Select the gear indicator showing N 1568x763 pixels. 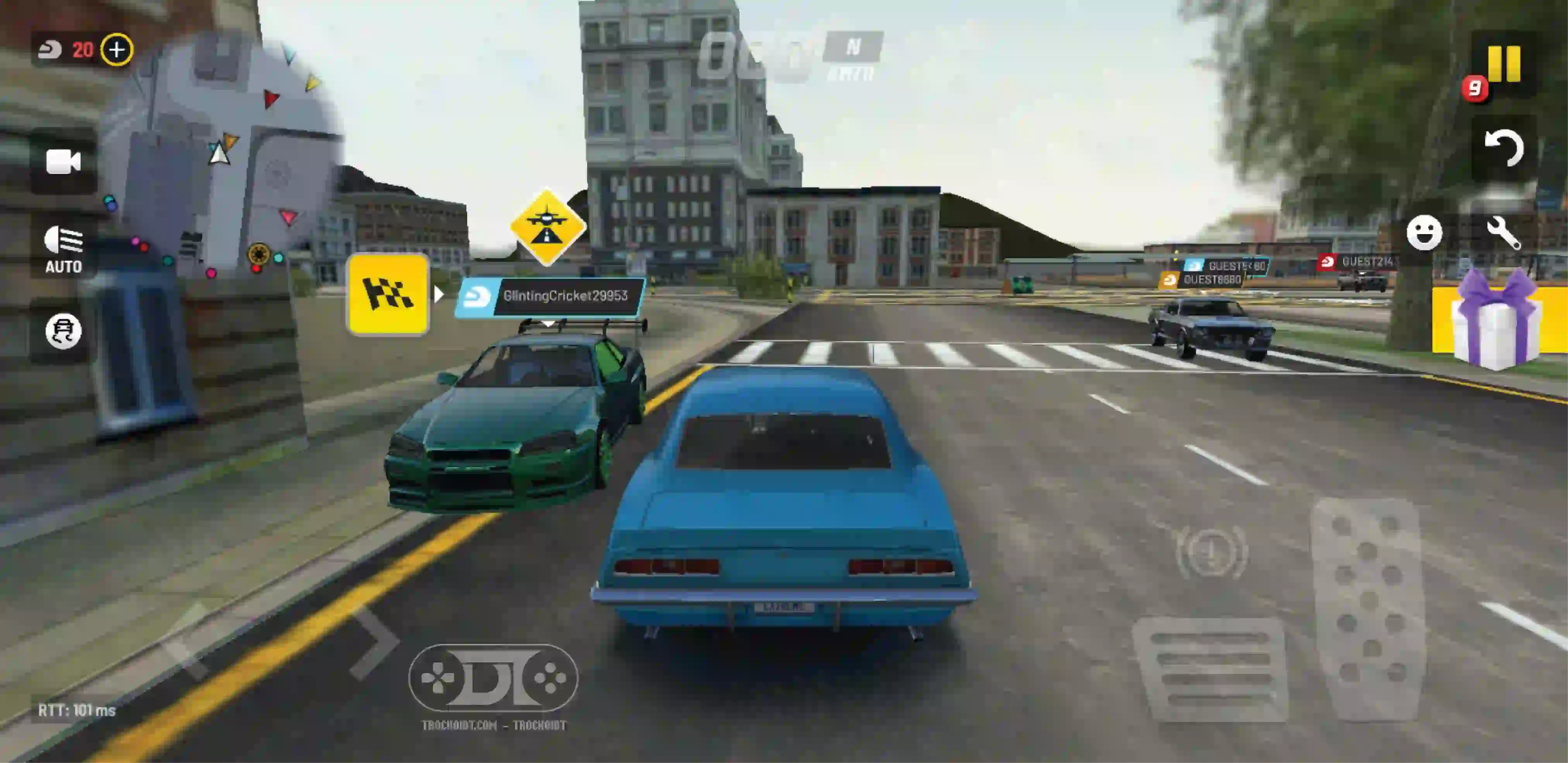853,47
